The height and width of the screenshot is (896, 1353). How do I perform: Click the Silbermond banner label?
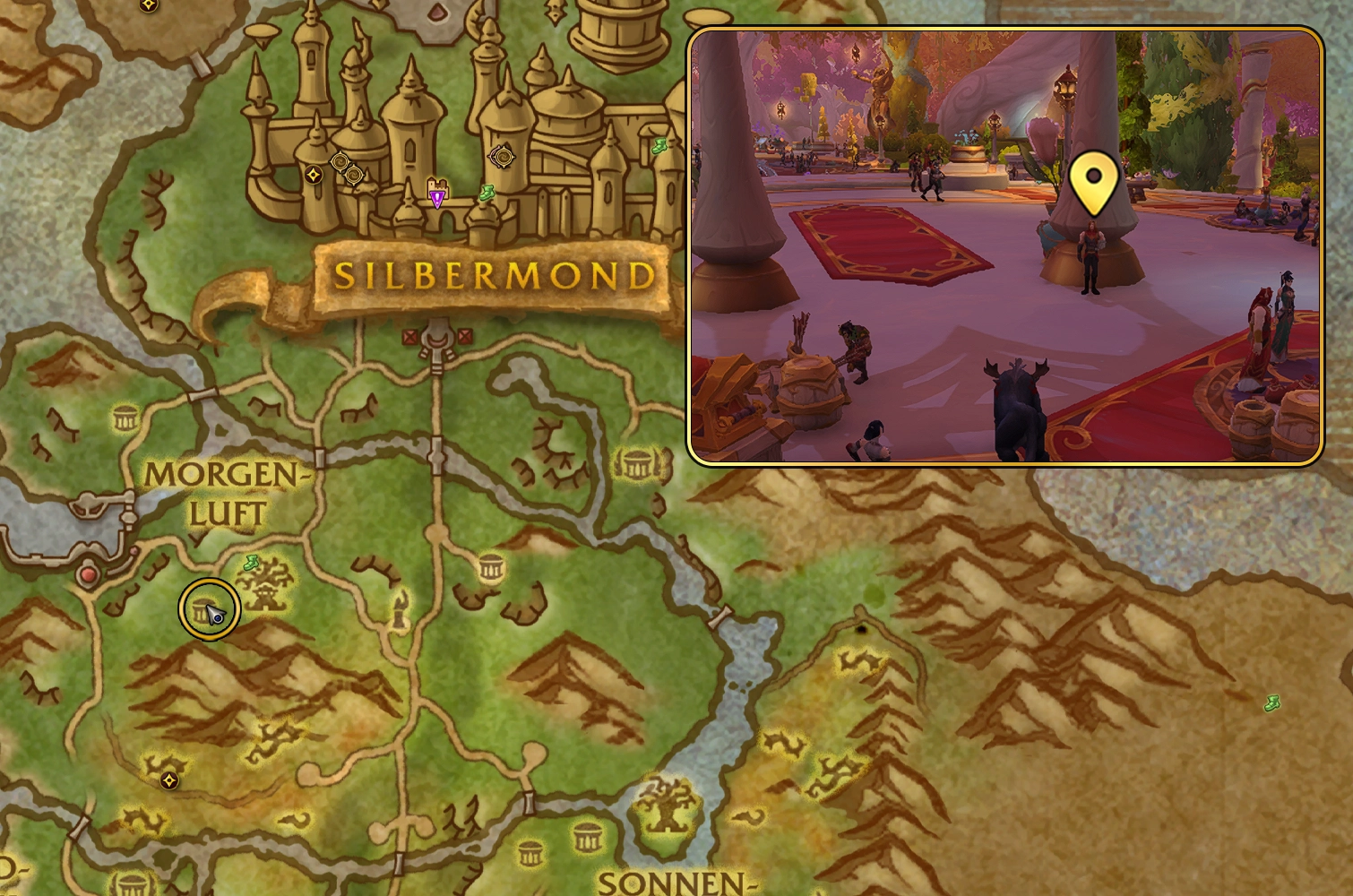[491, 275]
